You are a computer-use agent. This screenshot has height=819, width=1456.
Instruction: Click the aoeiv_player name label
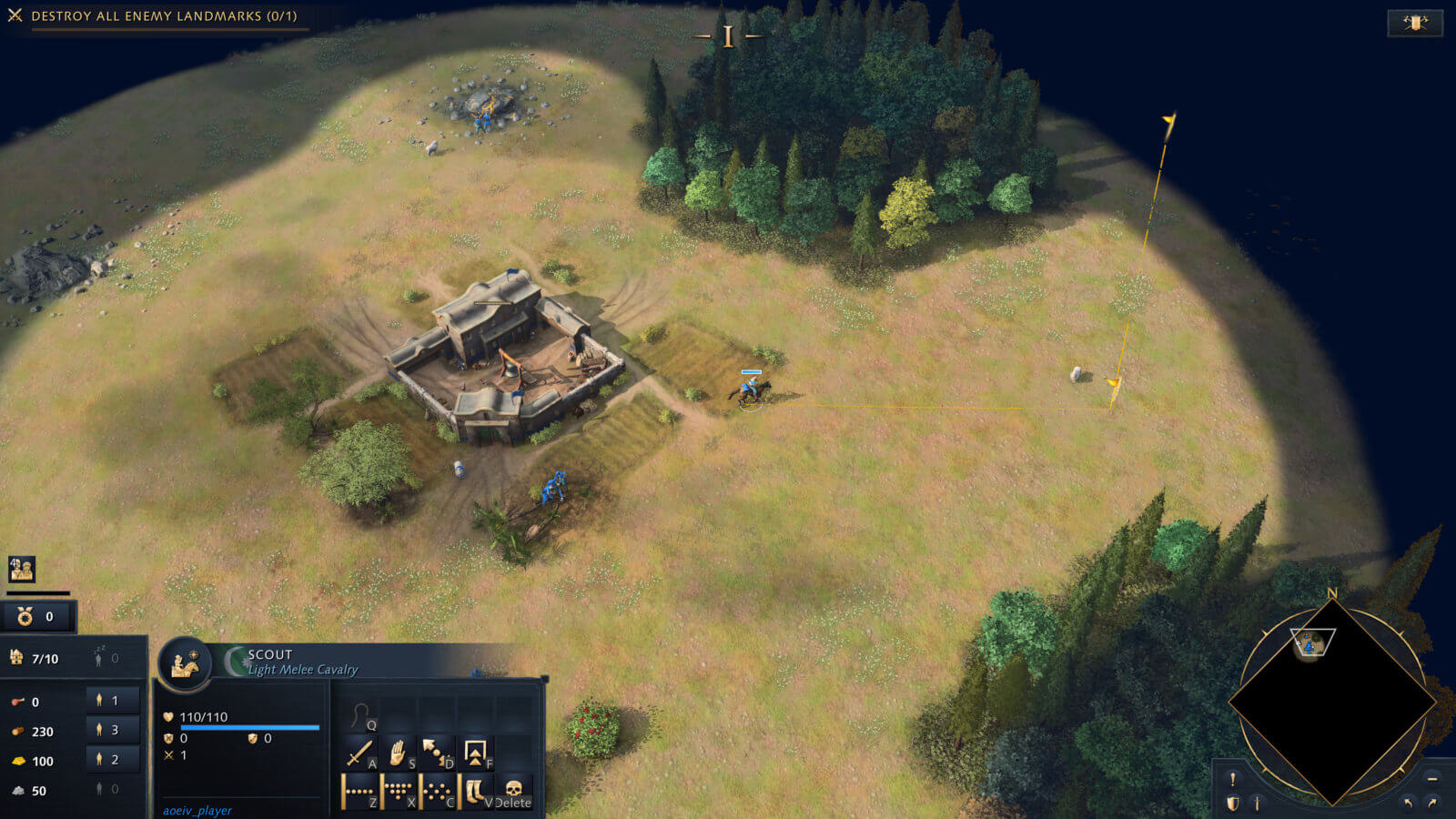click(197, 809)
